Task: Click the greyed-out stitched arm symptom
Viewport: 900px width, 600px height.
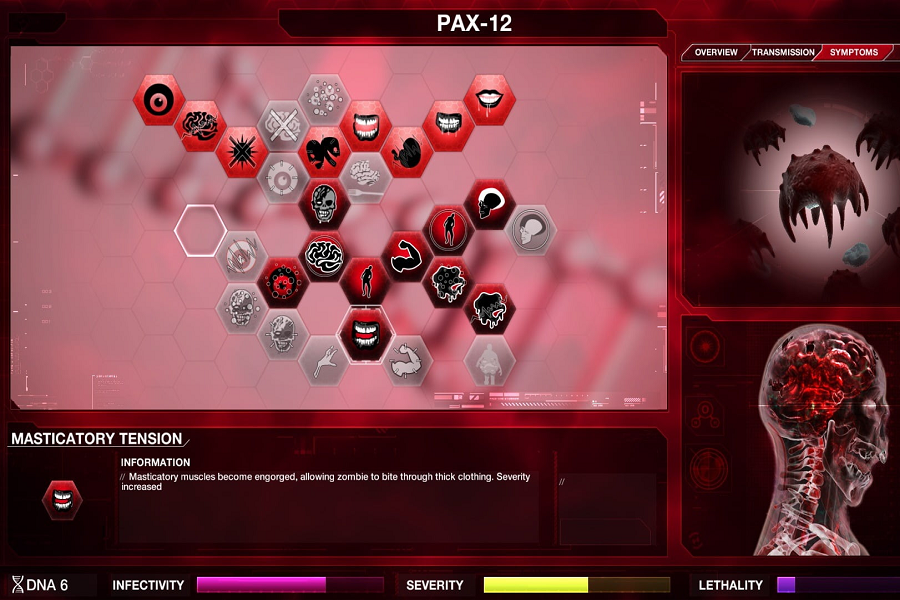Action: pyautogui.click(x=406, y=359)
